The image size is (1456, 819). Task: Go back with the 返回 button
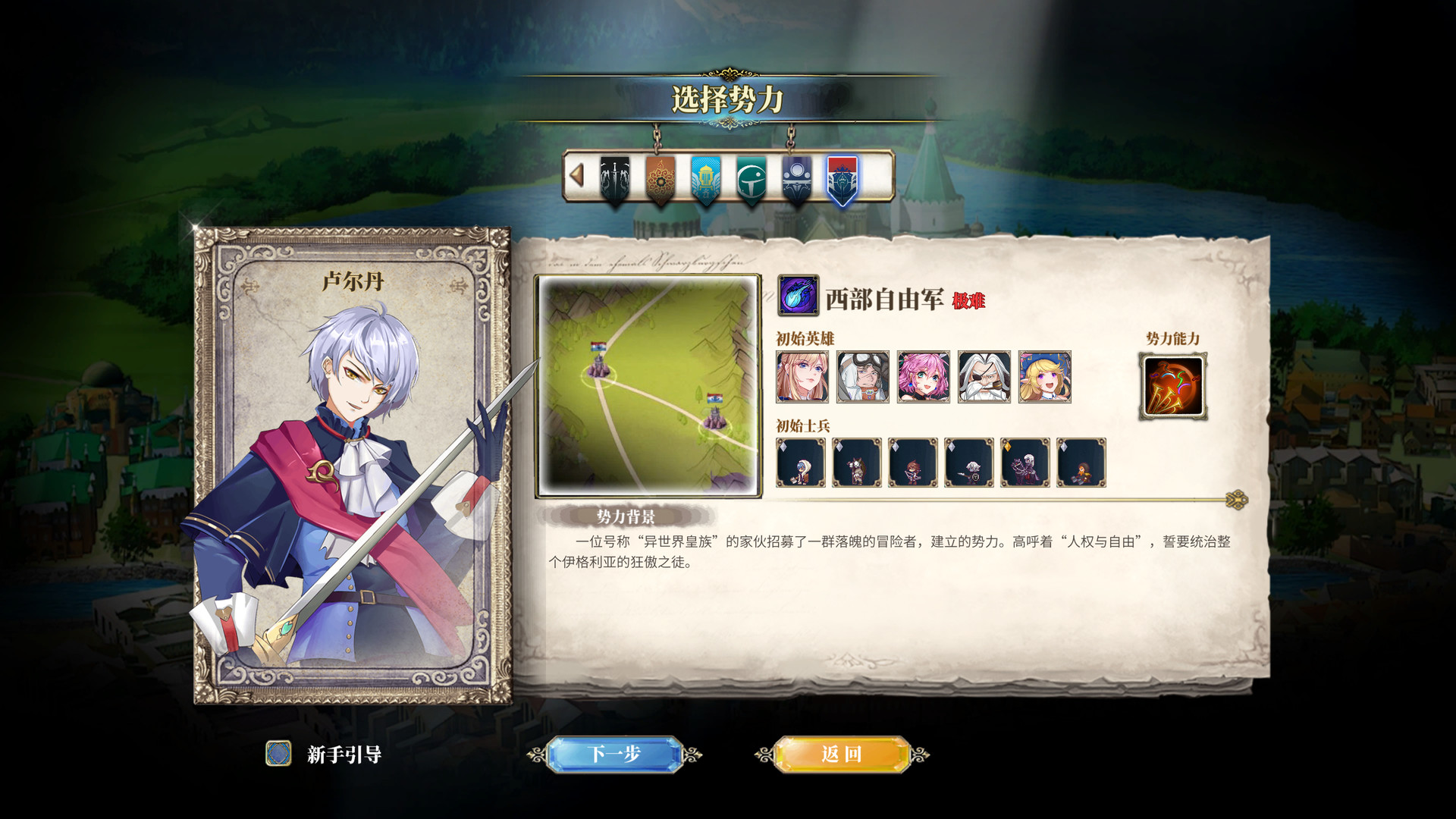coord(841,754)
